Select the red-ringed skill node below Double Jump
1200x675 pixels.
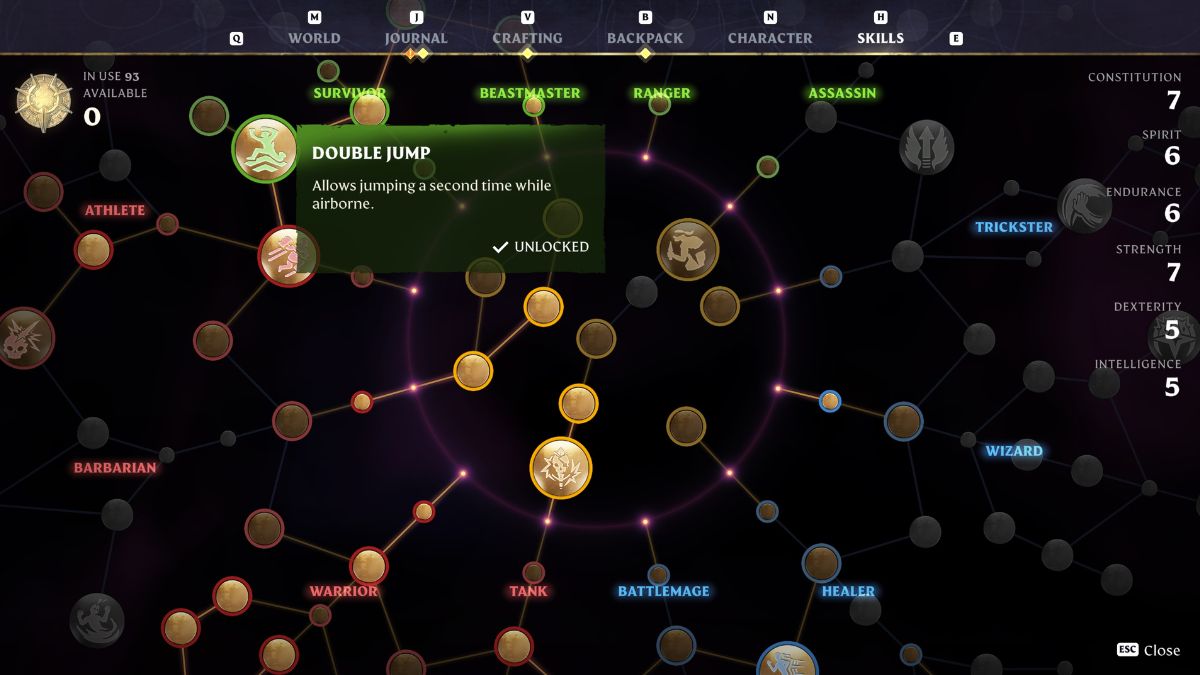click(x=288, y=256)
